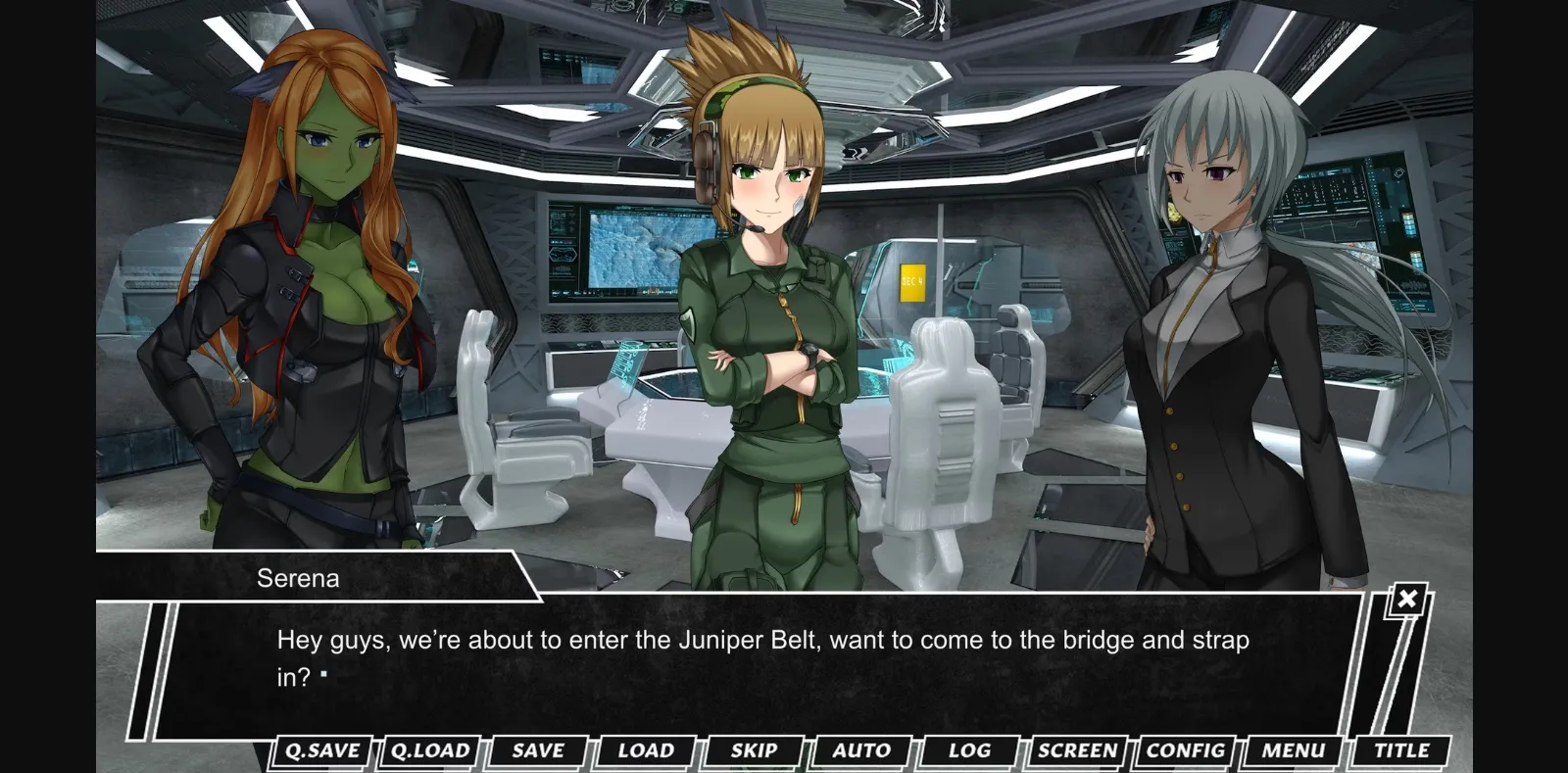
Task: Open the LOG history panel
Action: pyautogui.click(x=969, y=750)
